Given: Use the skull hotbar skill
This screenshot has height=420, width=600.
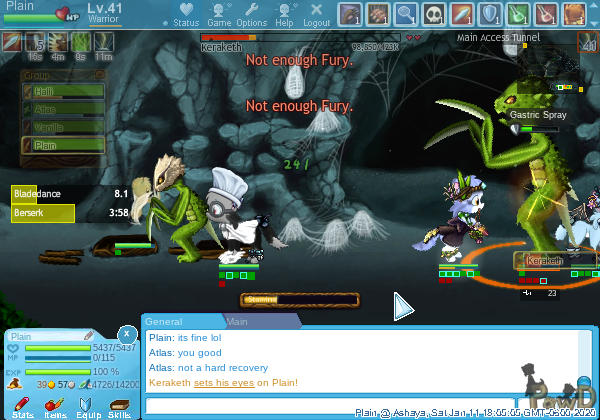Looking at the screenshot, I should [x=435, y=14].
